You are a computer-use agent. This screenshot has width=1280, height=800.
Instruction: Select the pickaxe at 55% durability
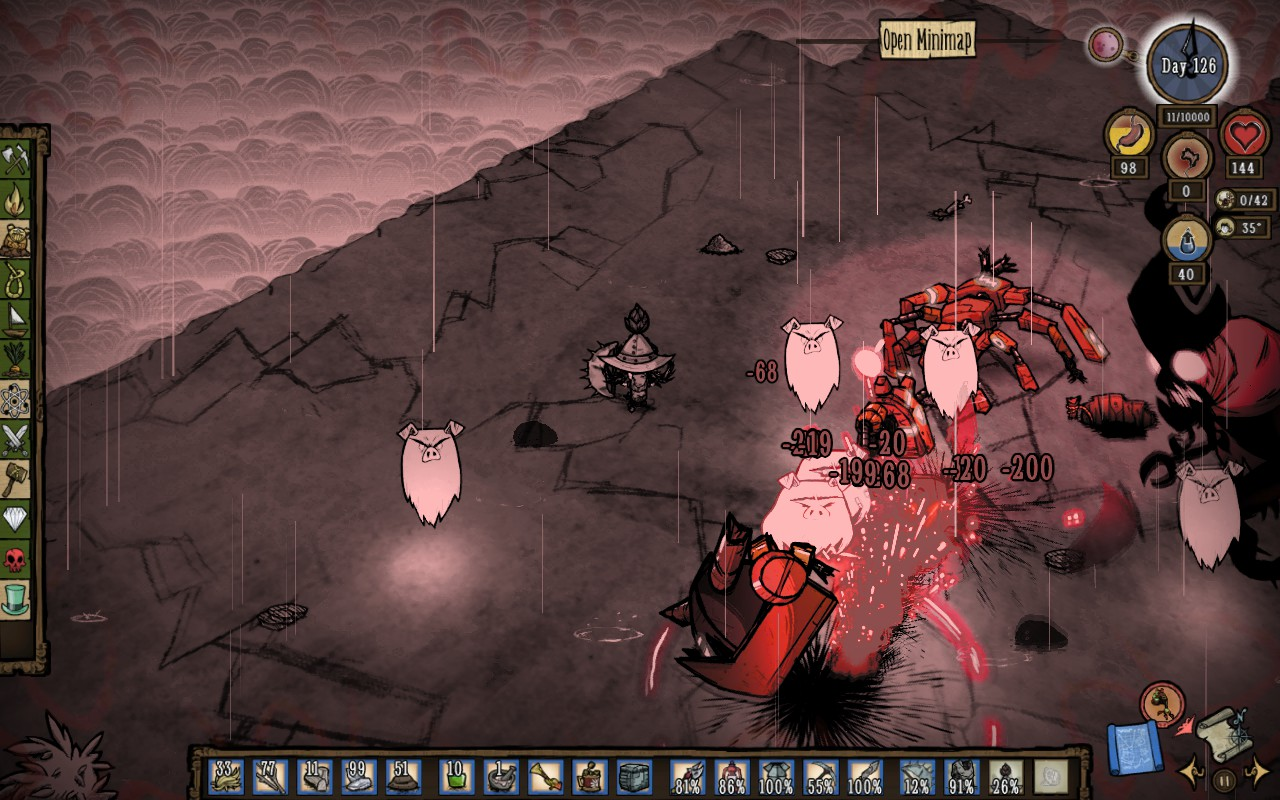(x=820, y=776)
